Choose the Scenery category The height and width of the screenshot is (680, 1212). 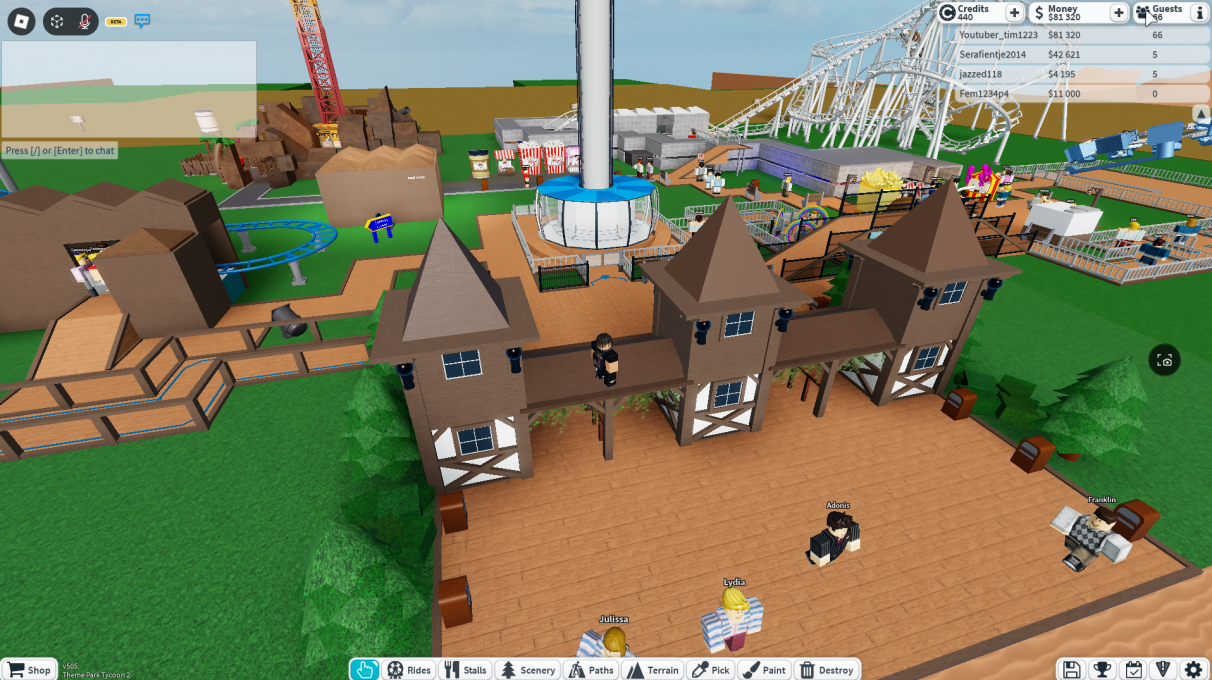(527, 670)
